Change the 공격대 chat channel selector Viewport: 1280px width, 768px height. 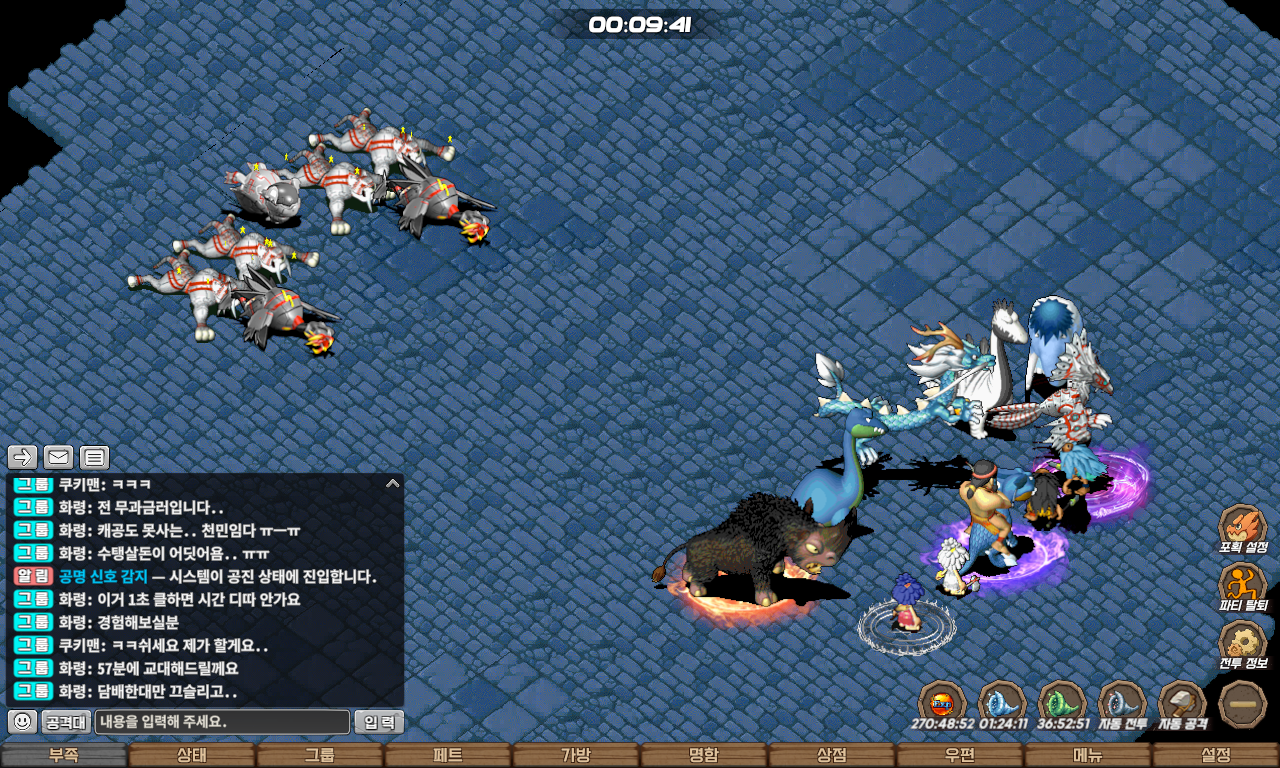[66, 722]
